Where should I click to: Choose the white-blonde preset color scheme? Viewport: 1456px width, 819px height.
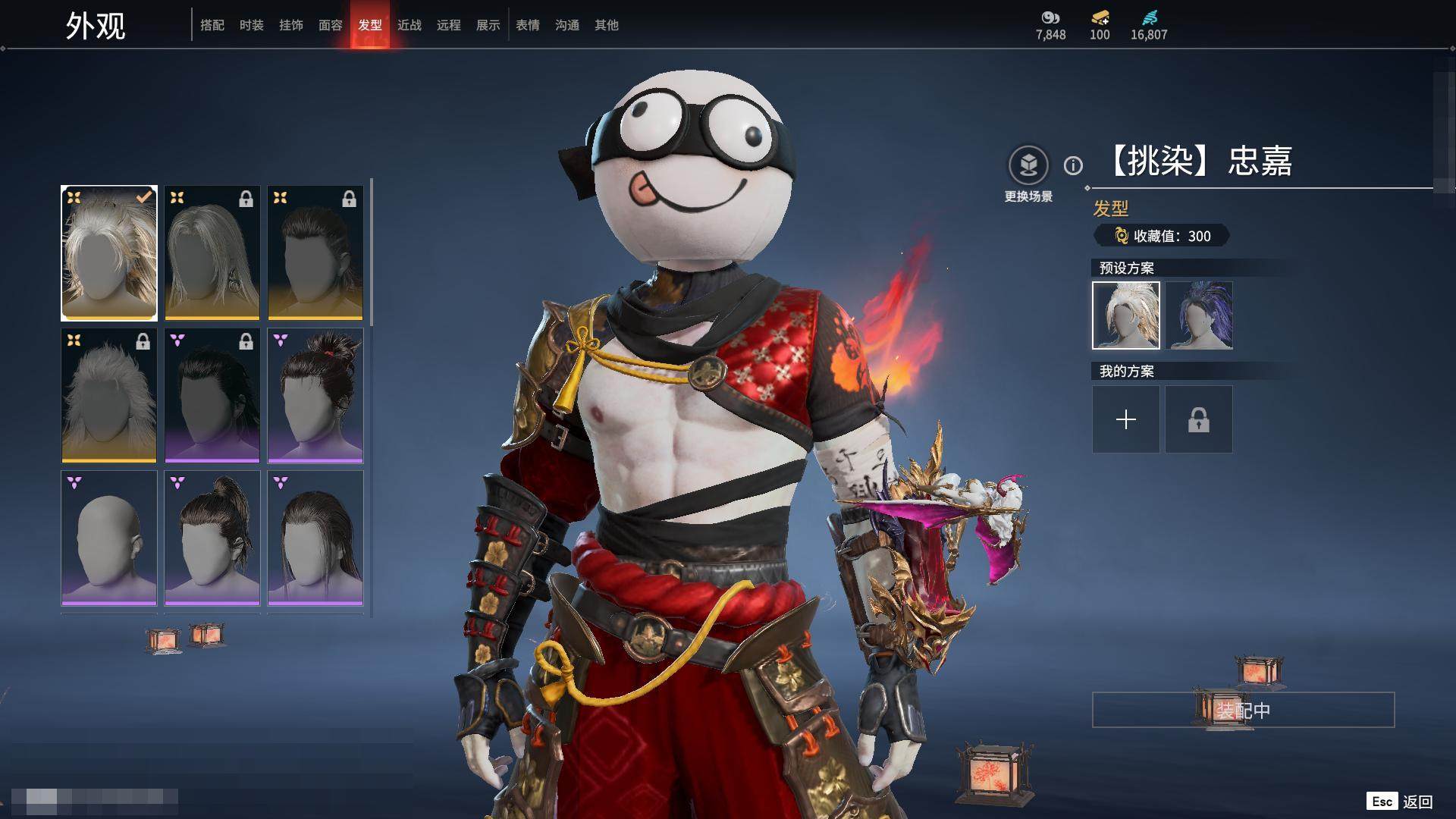(1126, 315)
